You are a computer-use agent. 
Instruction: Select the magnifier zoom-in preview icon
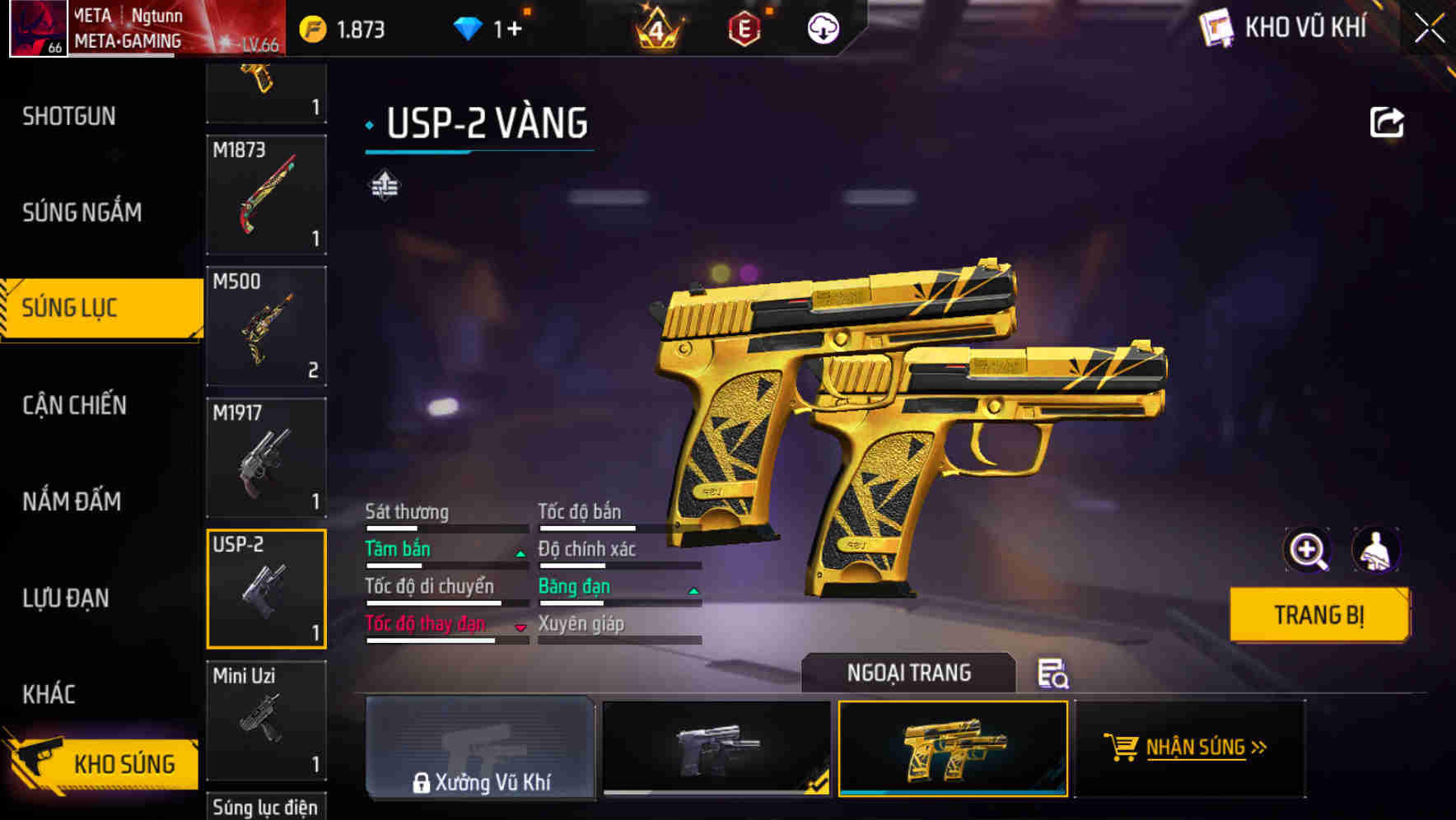(1308, 550)
